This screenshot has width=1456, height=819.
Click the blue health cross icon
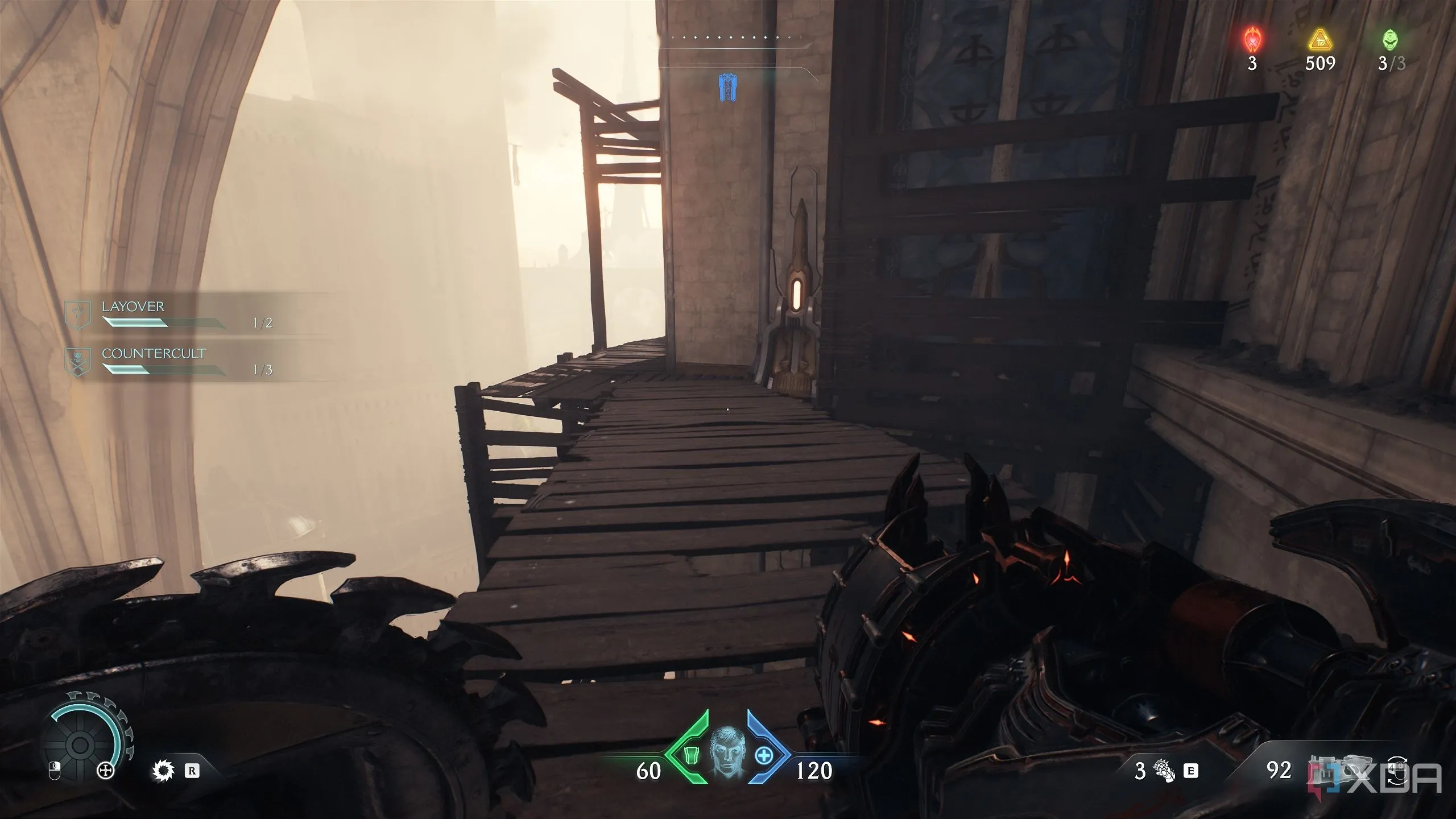(x=763, y=756)
